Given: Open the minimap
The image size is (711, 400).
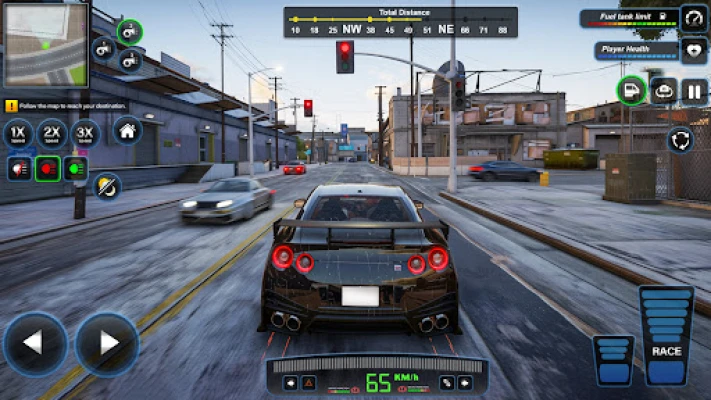Looking at the screenshot, I should (45, 45).
